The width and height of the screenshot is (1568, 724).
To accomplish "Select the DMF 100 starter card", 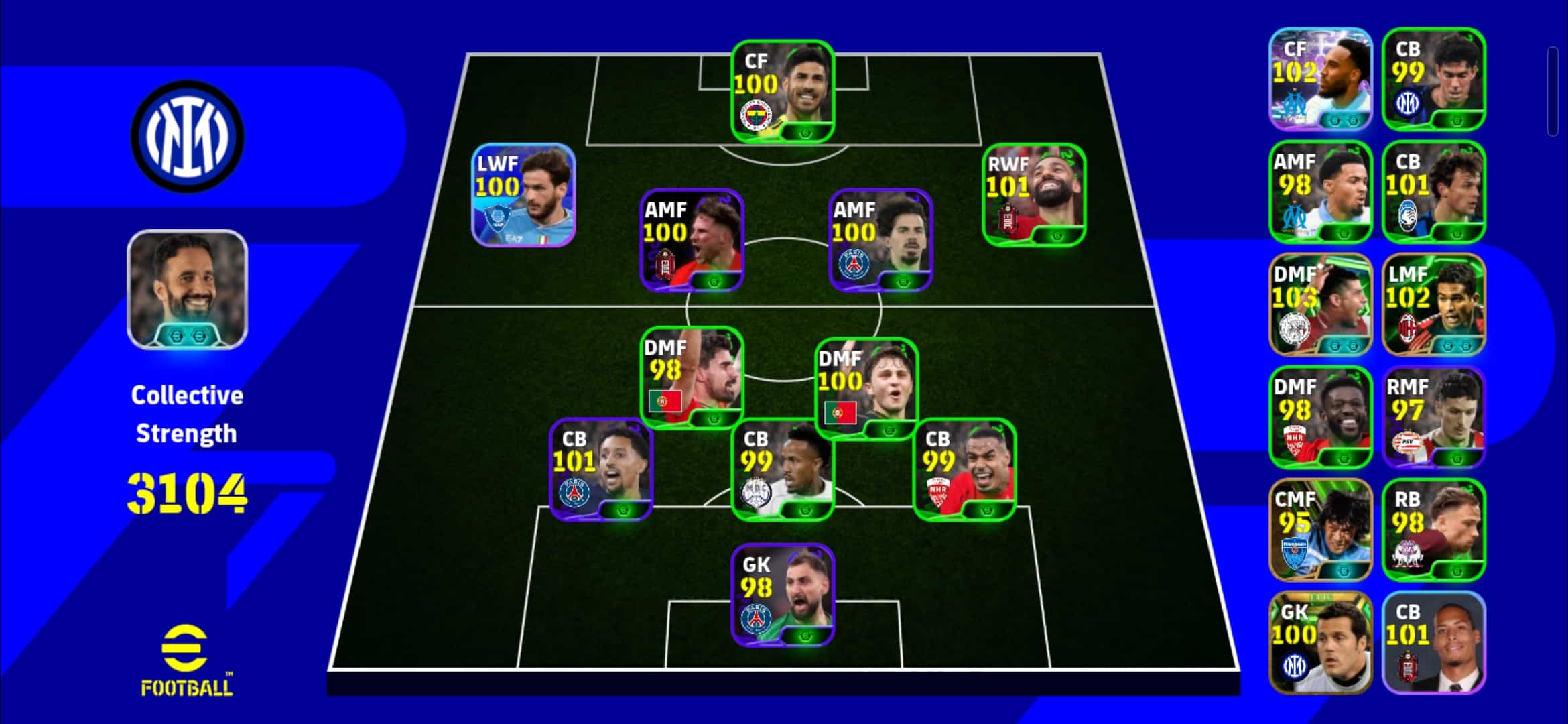I will 866,389.
